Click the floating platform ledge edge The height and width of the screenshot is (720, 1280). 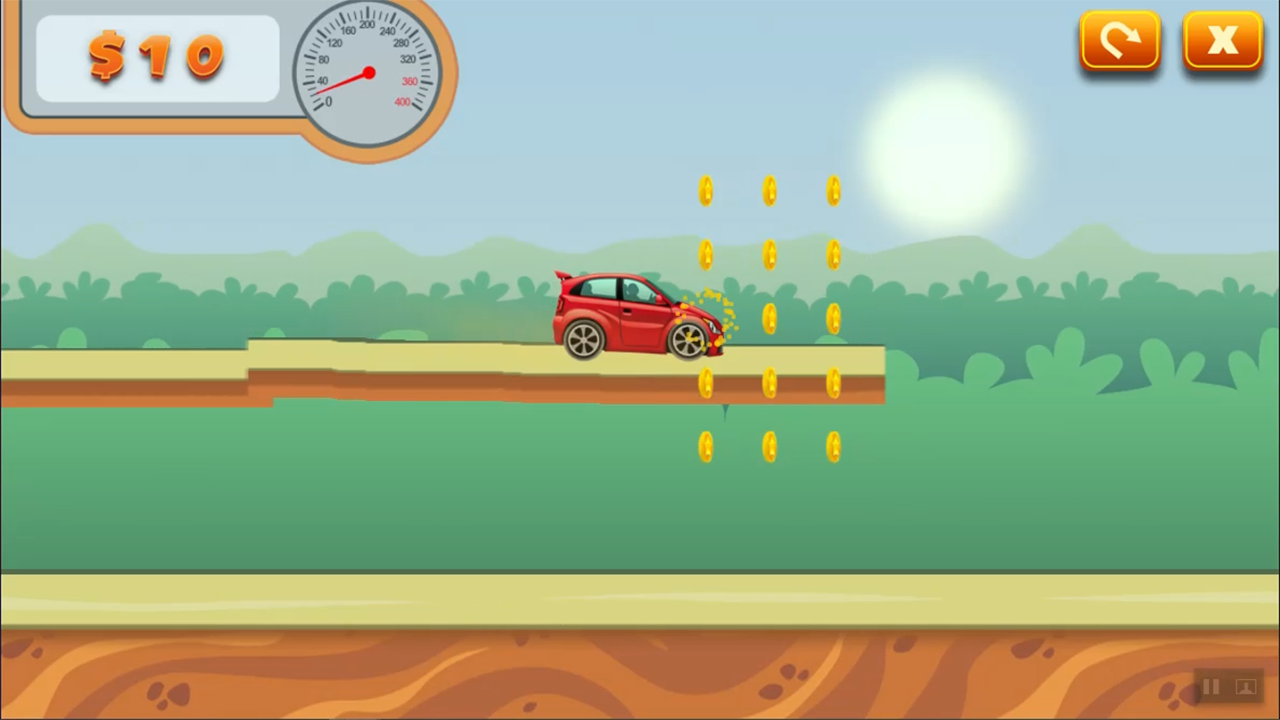878,375
